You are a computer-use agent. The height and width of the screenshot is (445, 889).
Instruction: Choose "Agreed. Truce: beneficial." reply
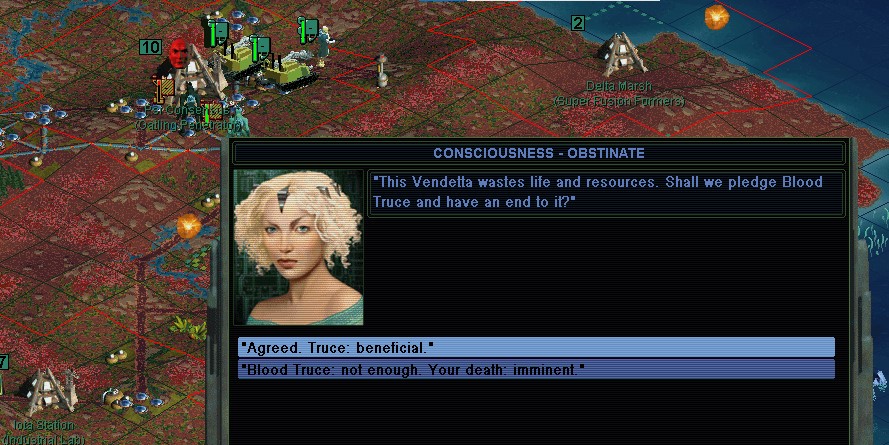pyautogui.click(x=536, y=347)
